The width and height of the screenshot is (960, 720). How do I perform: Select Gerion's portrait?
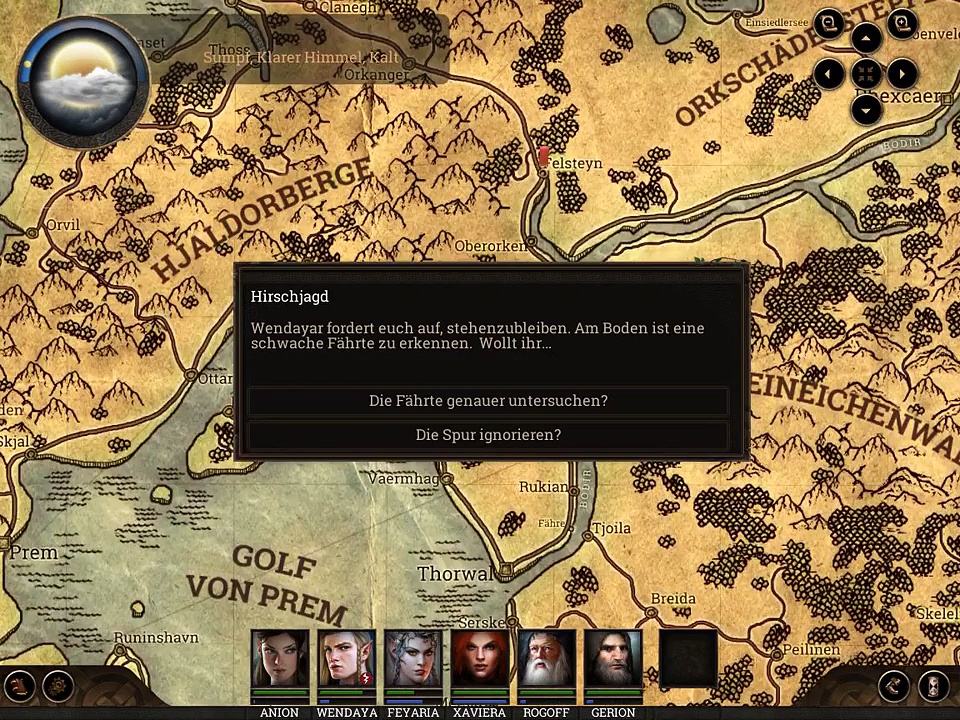click(613, 658)
